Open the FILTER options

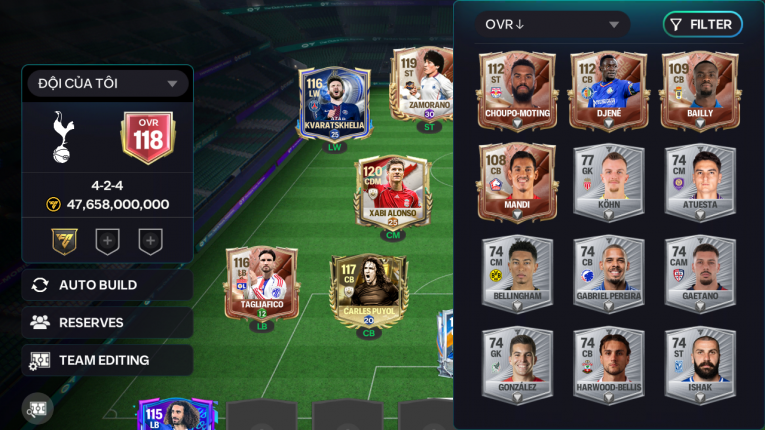pyautogui.click(x=702, y=25)
